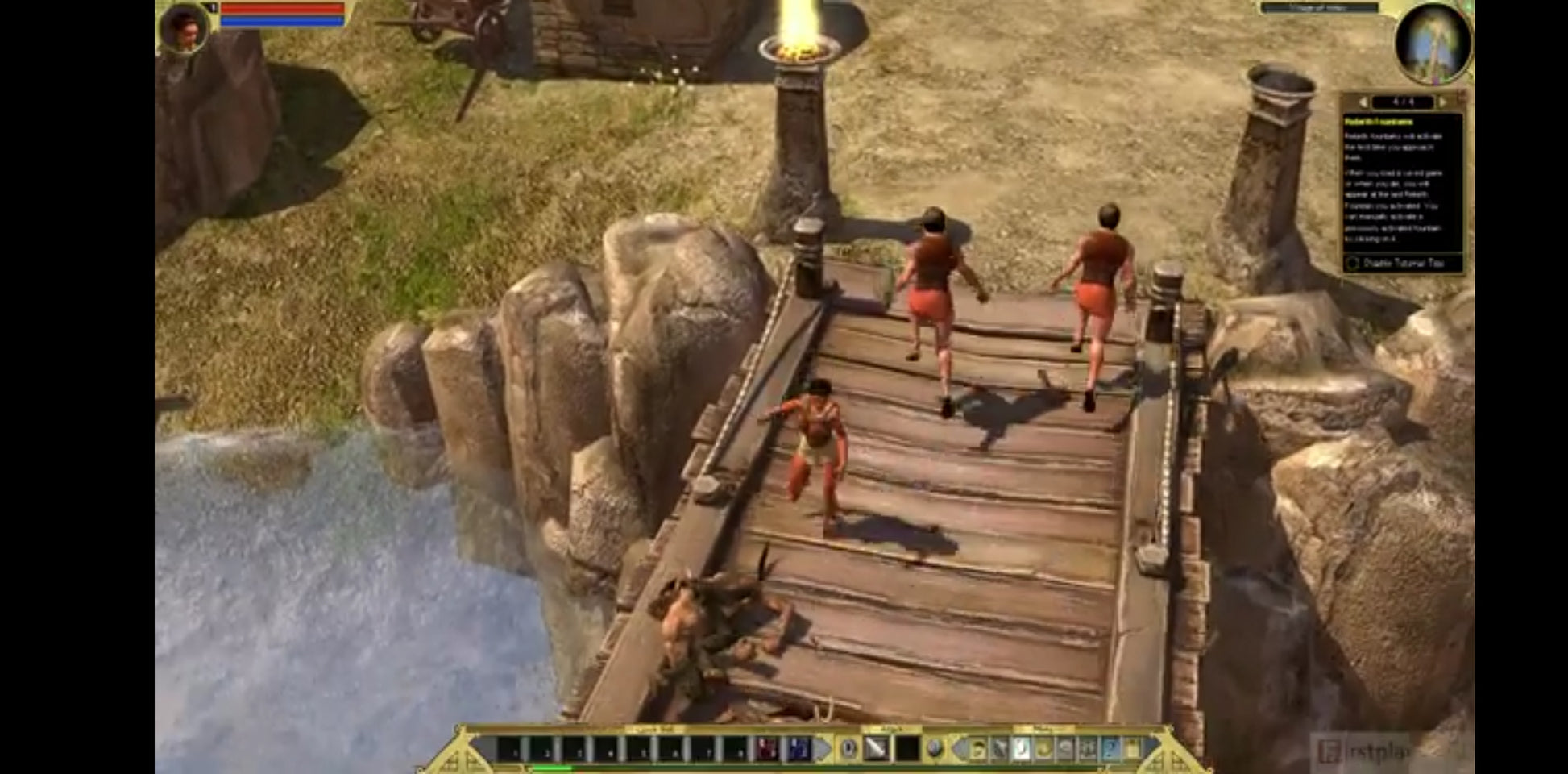1568x774 pixels.
Task: Use the blue energy potion slot
Action: click(799, 749)
